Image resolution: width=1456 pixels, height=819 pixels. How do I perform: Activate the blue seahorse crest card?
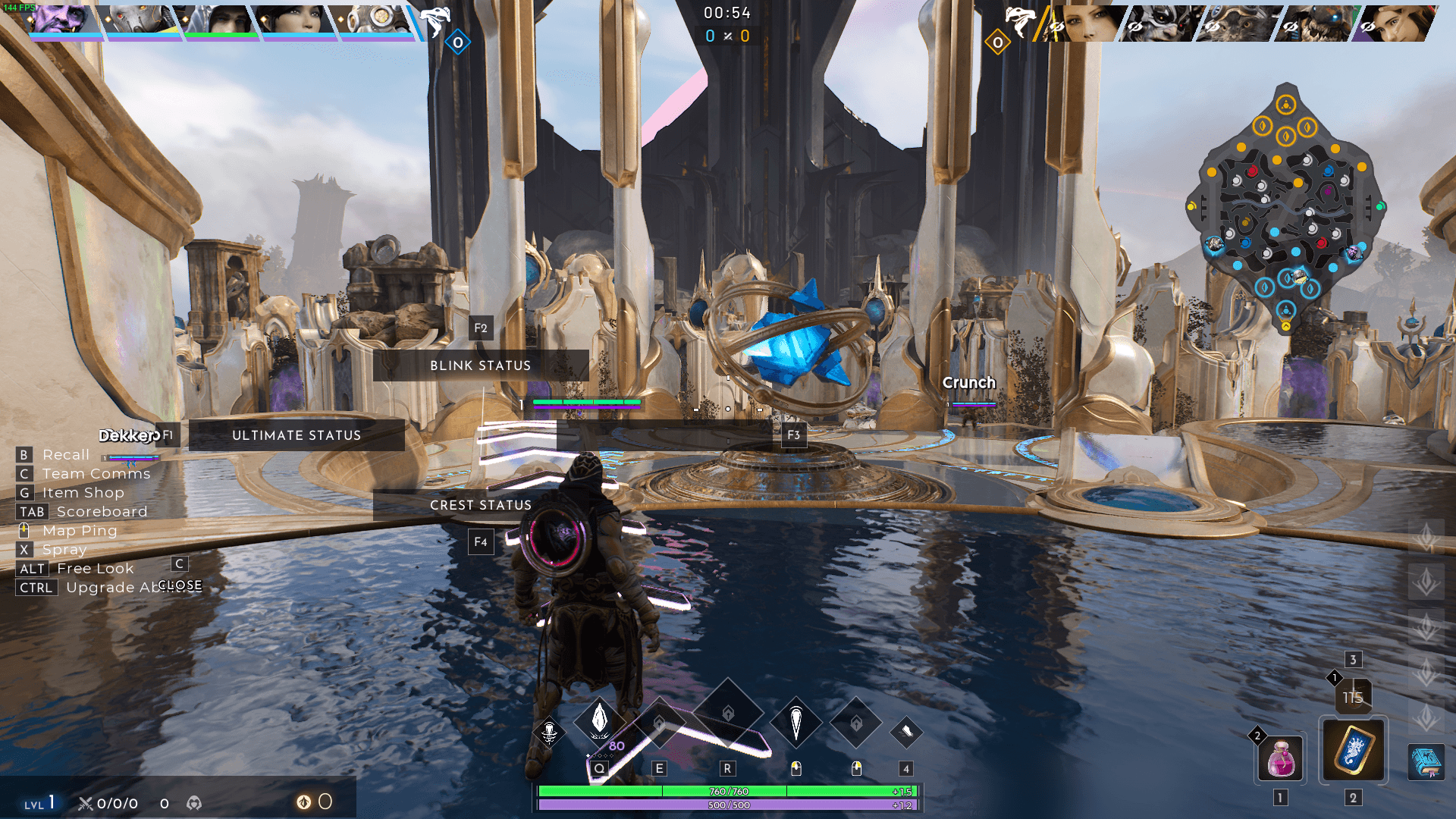click(1354, 750)
